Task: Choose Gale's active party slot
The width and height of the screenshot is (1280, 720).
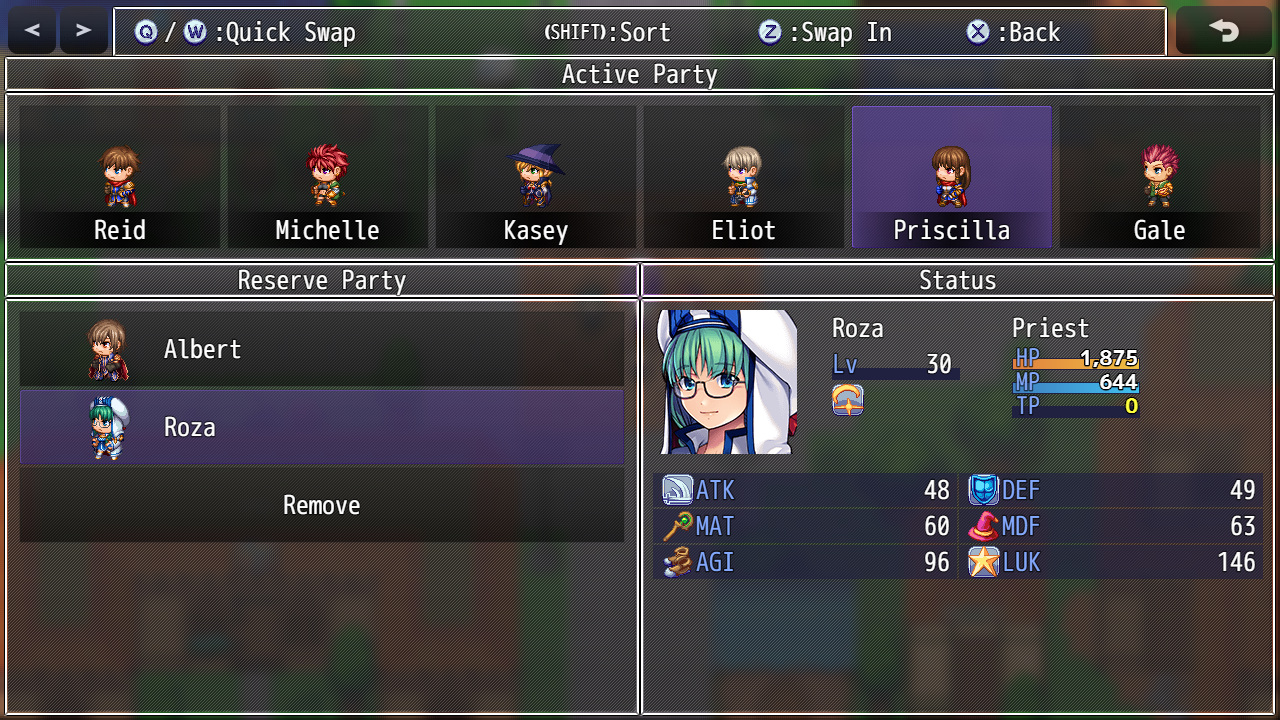Action: tap(1159, 178)
